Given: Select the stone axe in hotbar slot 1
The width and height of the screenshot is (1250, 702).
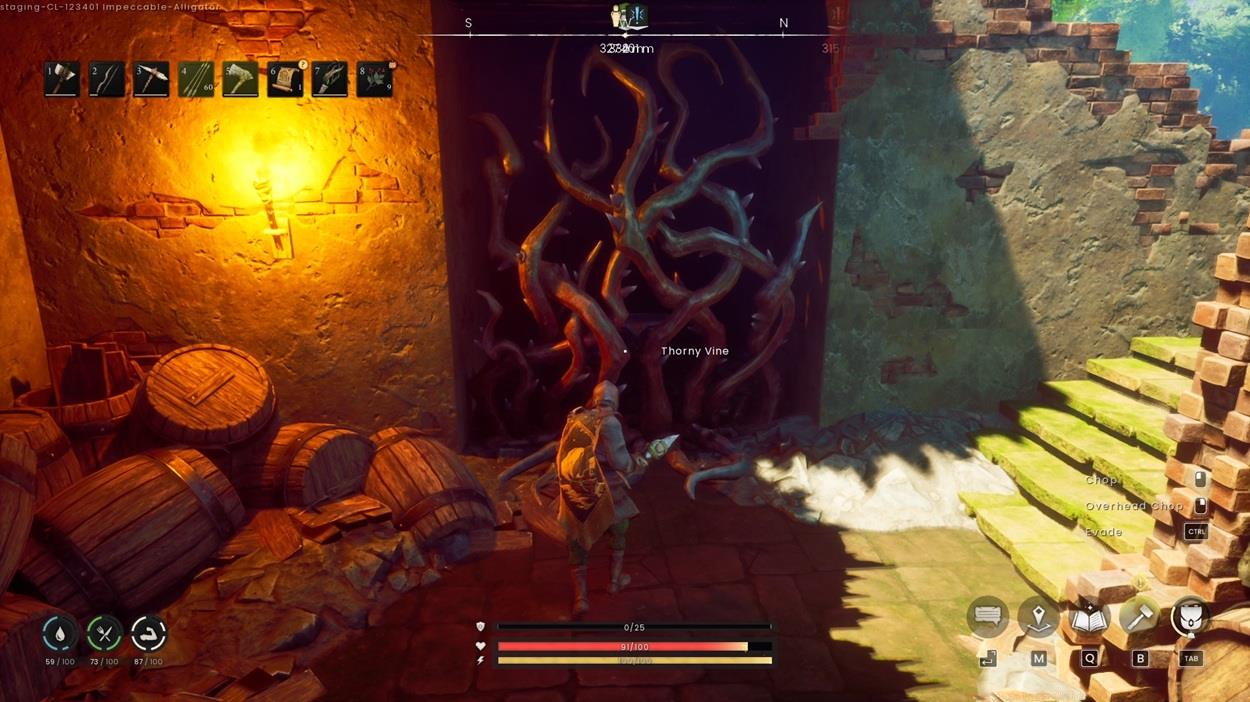Looking at the screenshot, I should coord(62,80).
